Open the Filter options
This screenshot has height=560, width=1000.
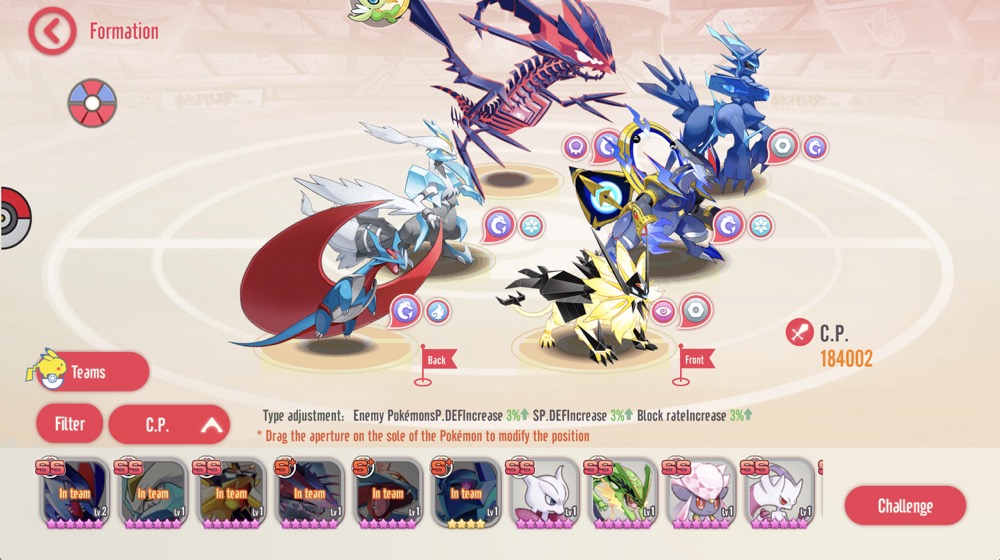(x=69, y=424)
